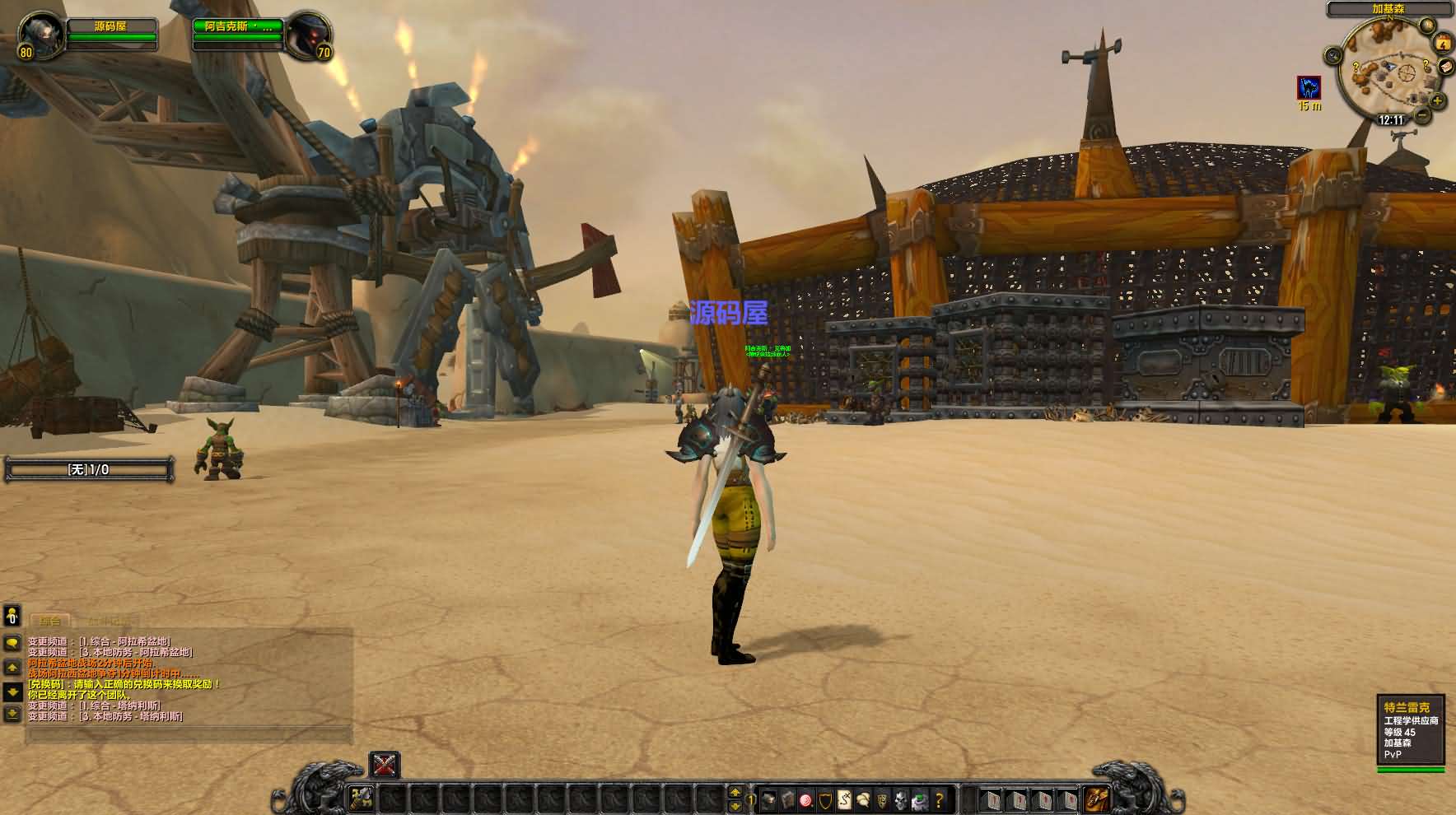The image size is (1456, 815).
Task: Click the crossed swords stance icon
Action: pyautogui.click(x=384, y=765)
